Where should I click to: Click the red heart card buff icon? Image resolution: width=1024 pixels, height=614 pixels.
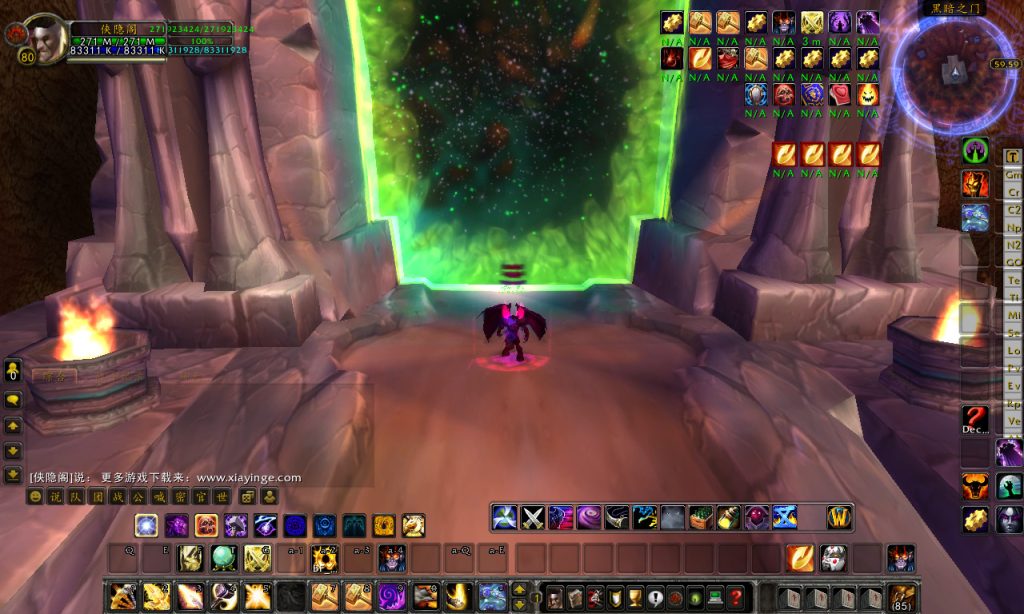coord(839,95)
